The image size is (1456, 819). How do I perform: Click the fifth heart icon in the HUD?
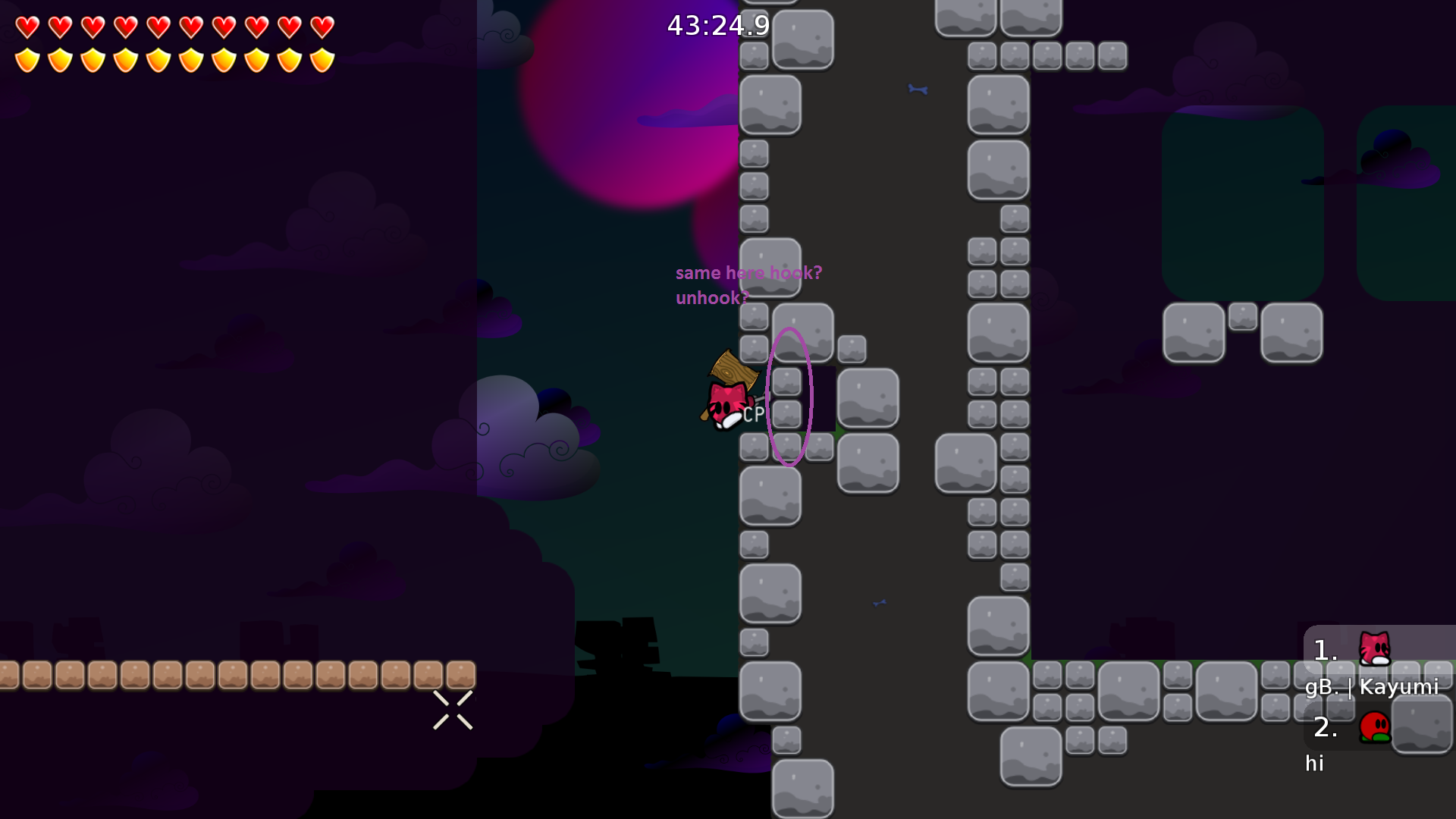(x=158, y=27)
